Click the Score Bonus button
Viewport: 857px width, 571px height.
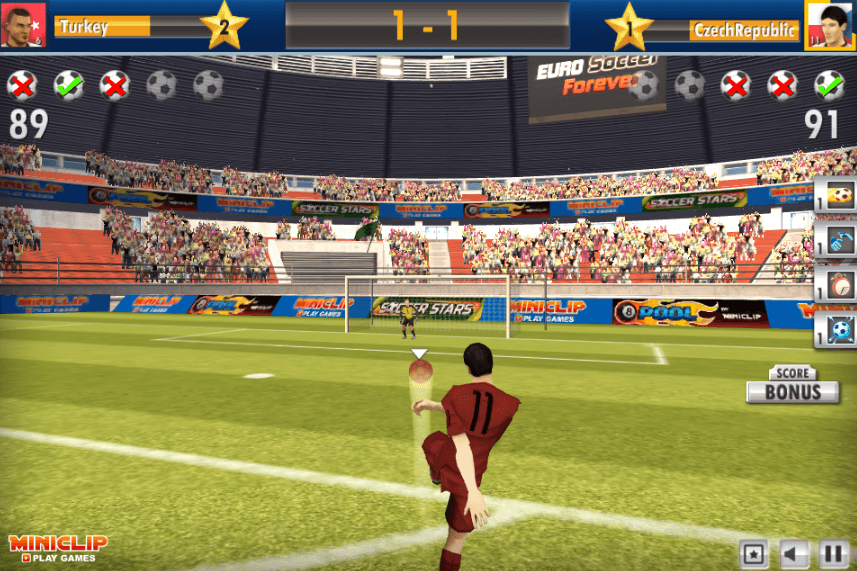click(x=792, y=386)
